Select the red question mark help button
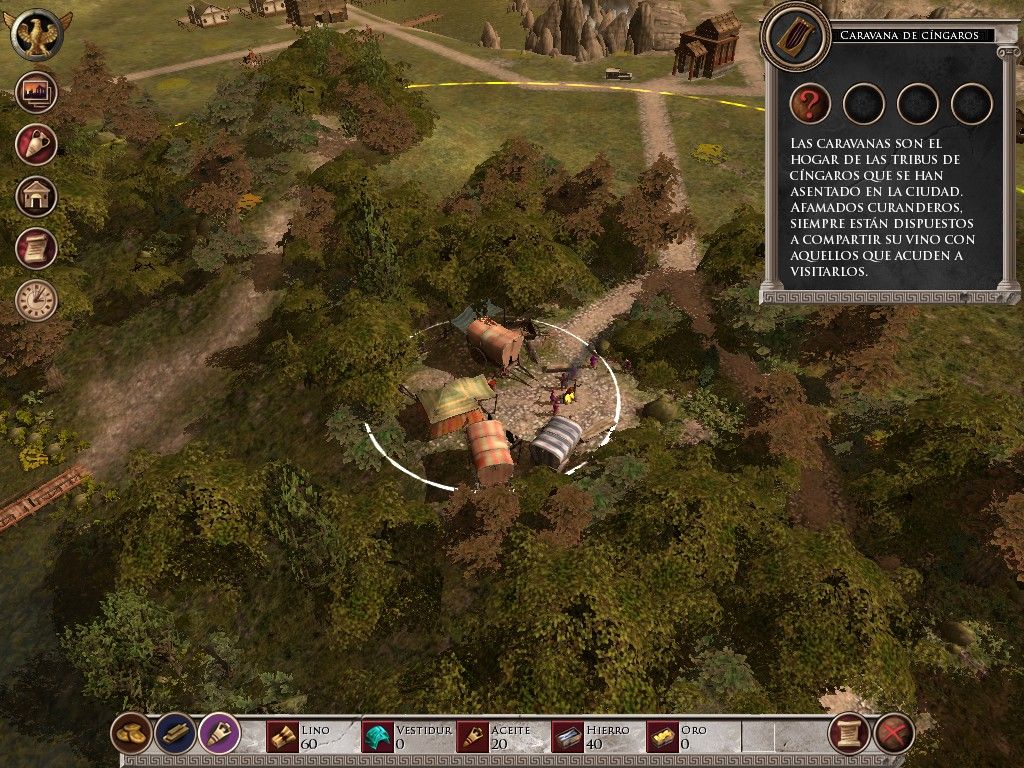Screen dimensions: 1024x768 810,103
